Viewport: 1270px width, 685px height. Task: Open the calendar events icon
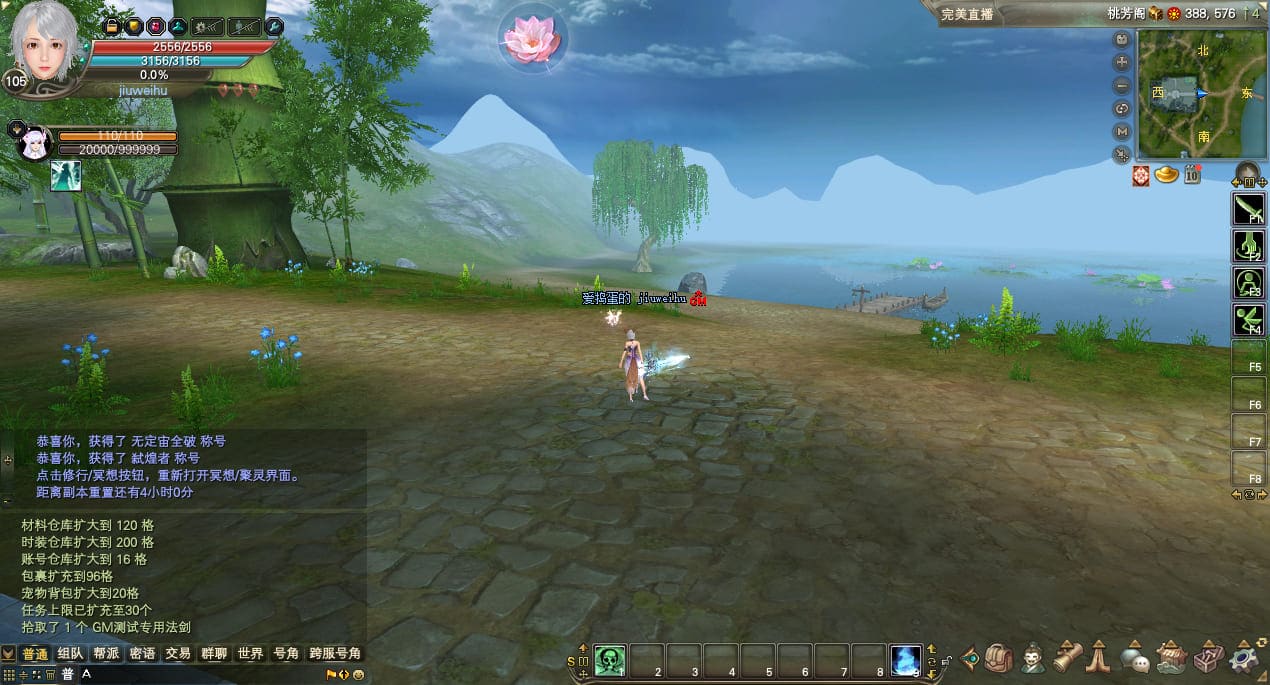coord(1192,175)
